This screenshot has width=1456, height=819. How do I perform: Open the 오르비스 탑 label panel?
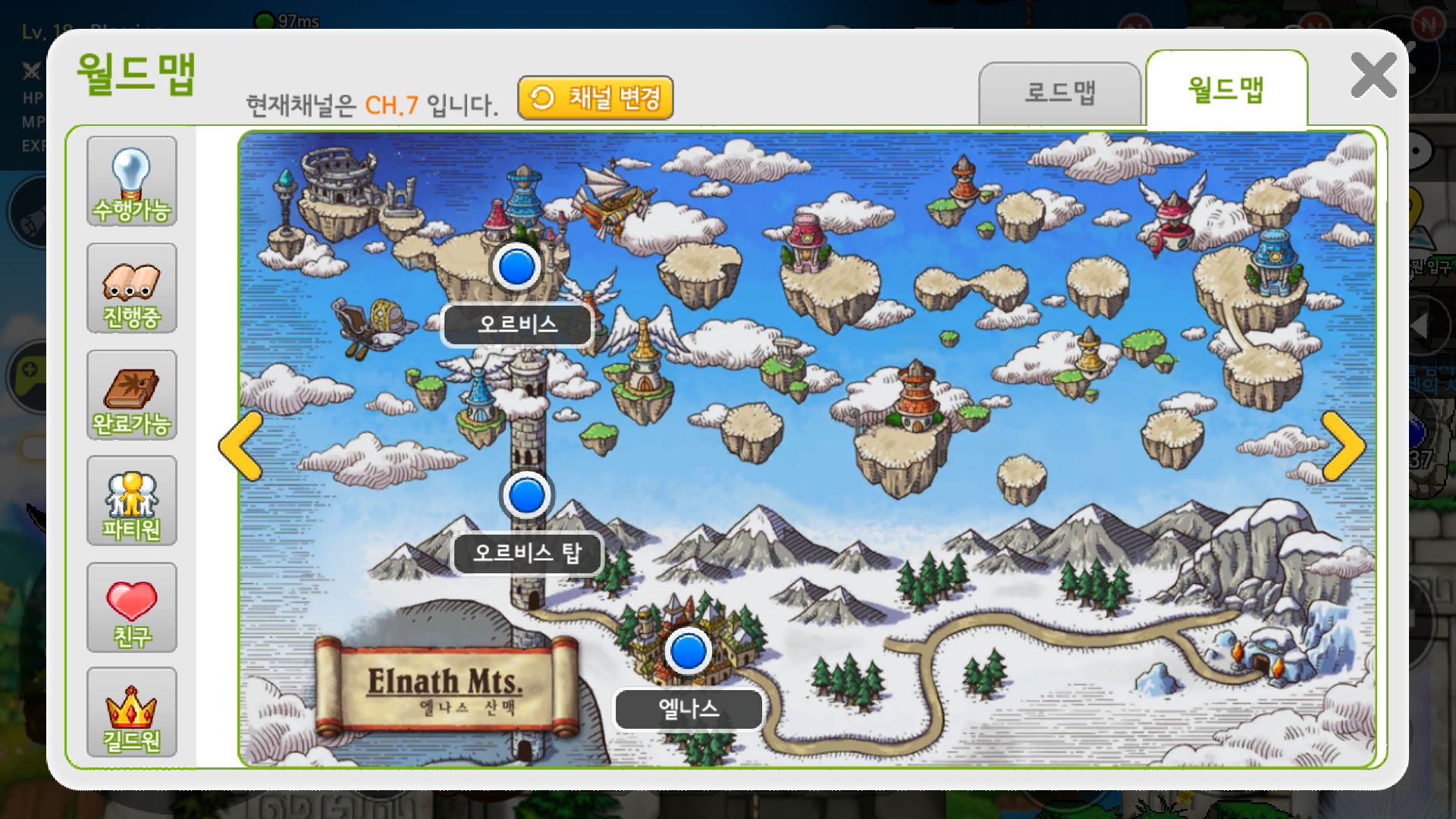(527, 554)
